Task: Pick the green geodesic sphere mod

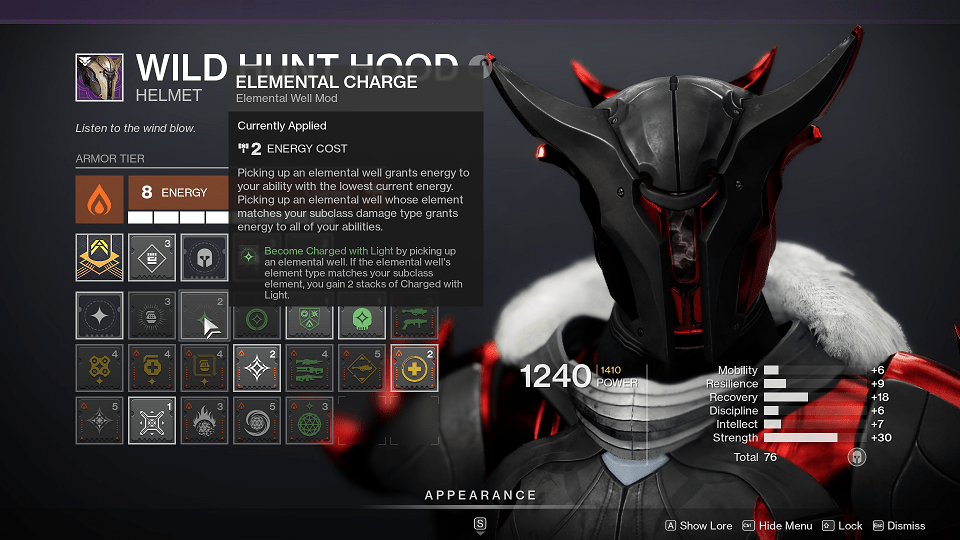Action: (309, 420)
